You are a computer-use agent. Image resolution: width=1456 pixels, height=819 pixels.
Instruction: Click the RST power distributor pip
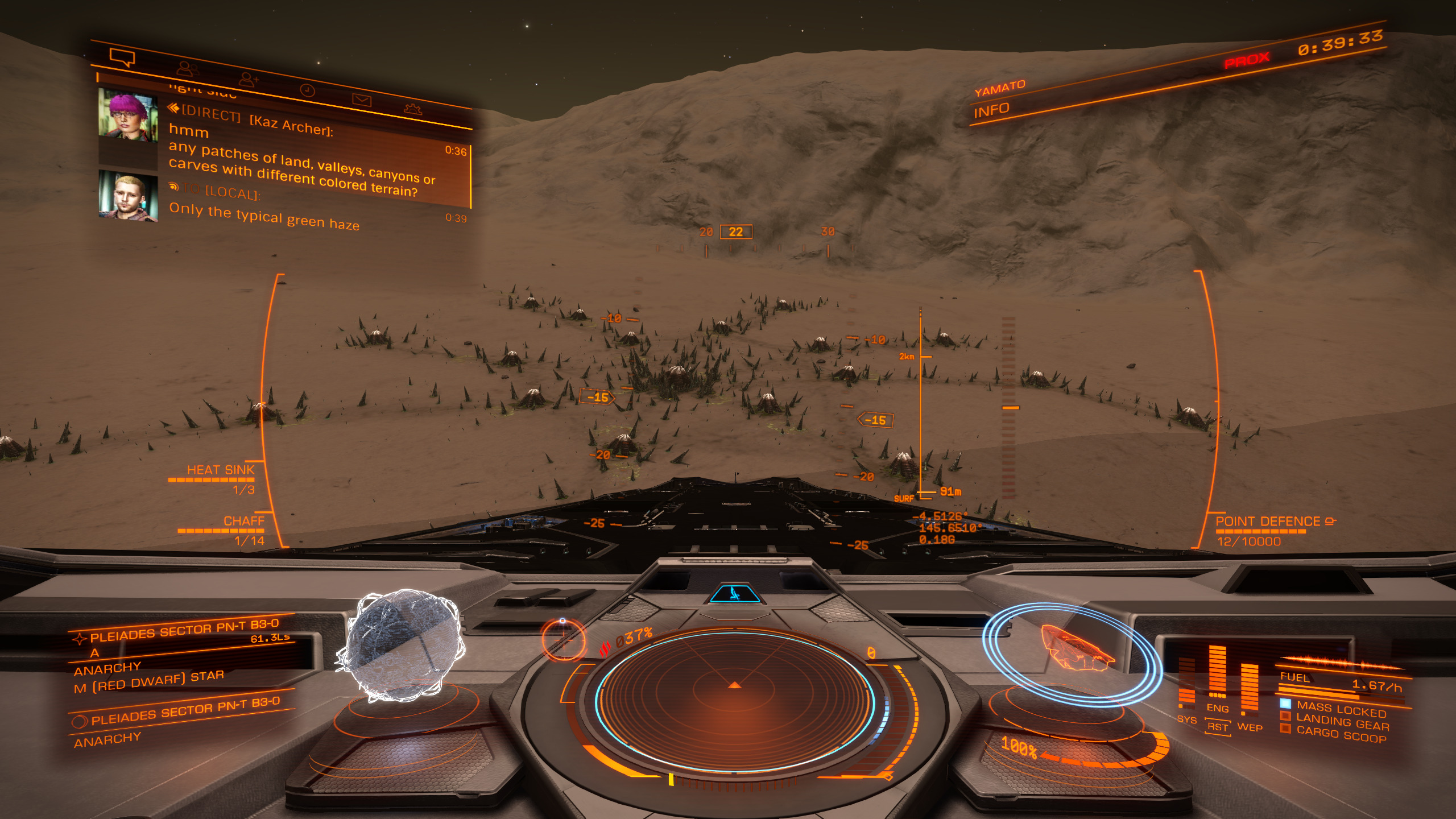[x=1217, y=727]
